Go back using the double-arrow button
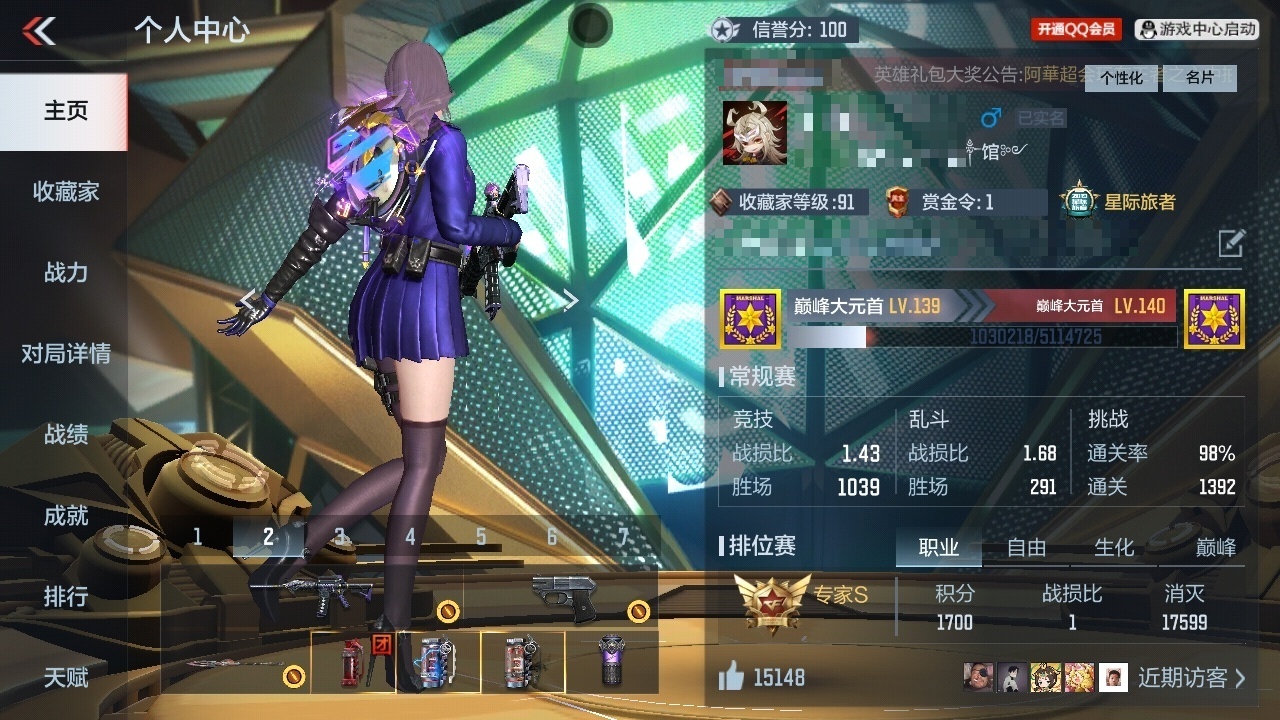 (39, 31)
